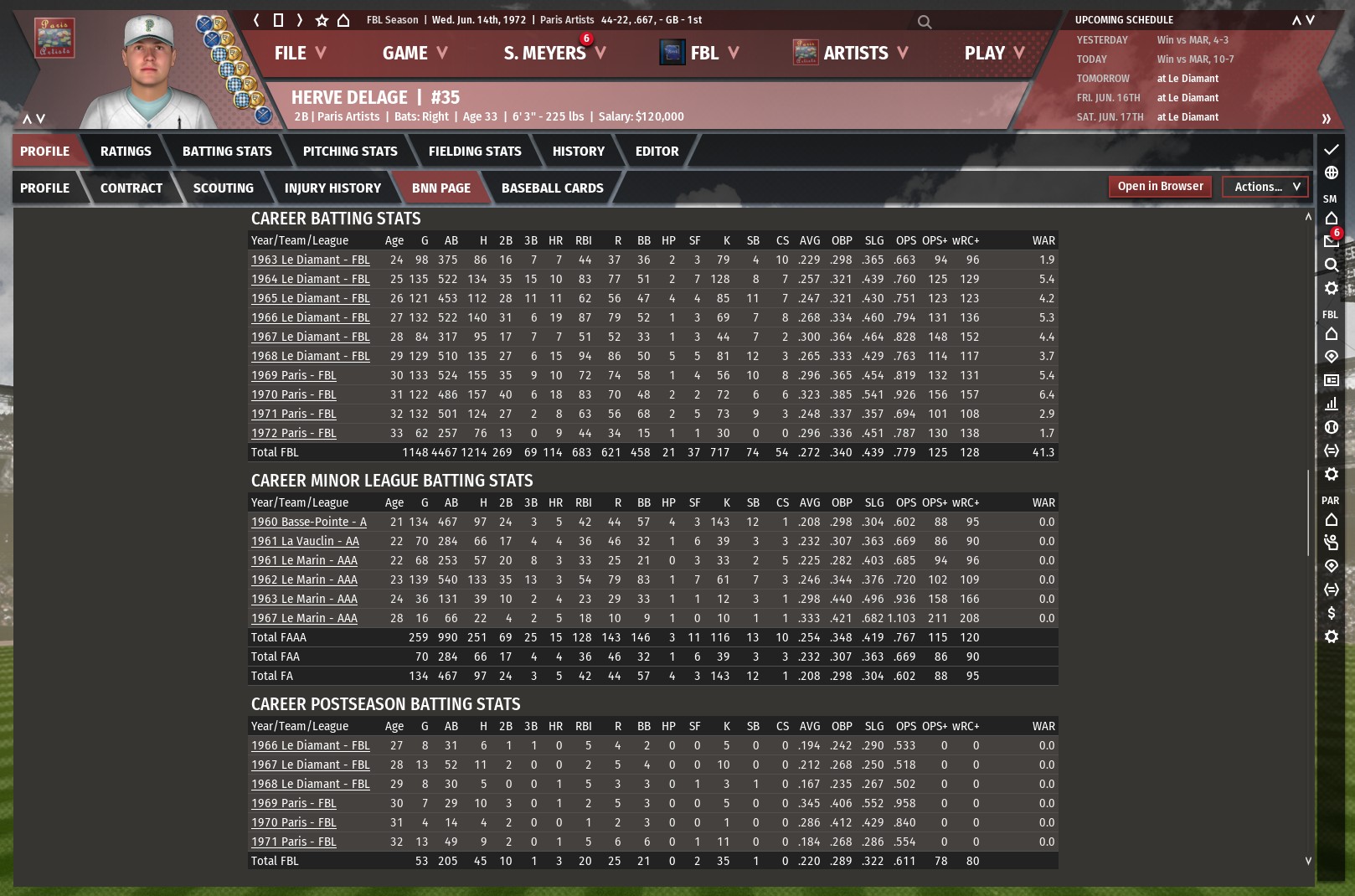Show the FIELDING STATS tab
The image size is (1355, 896).
click(x=475, y=152)
